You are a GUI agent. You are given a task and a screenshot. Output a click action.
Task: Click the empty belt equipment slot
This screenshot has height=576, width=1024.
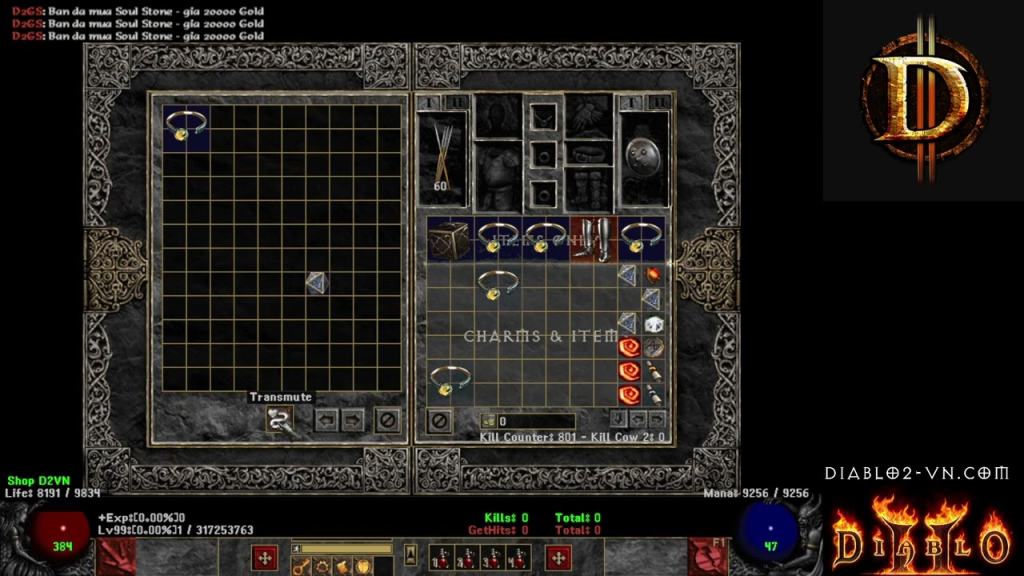click(589, 154)
